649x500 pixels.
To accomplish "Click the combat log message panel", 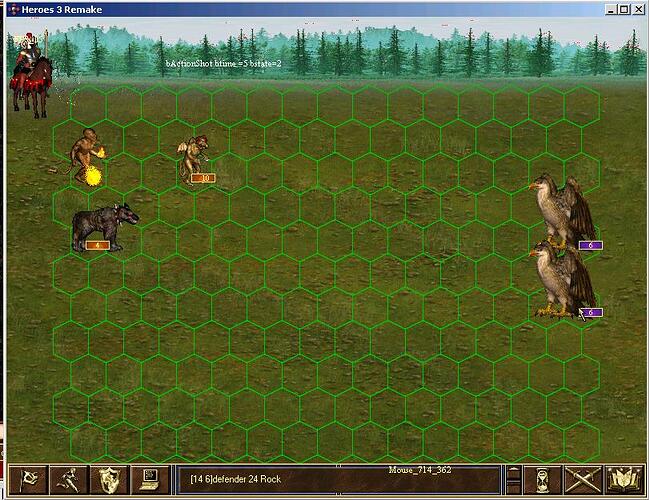I will coord(335,480).
